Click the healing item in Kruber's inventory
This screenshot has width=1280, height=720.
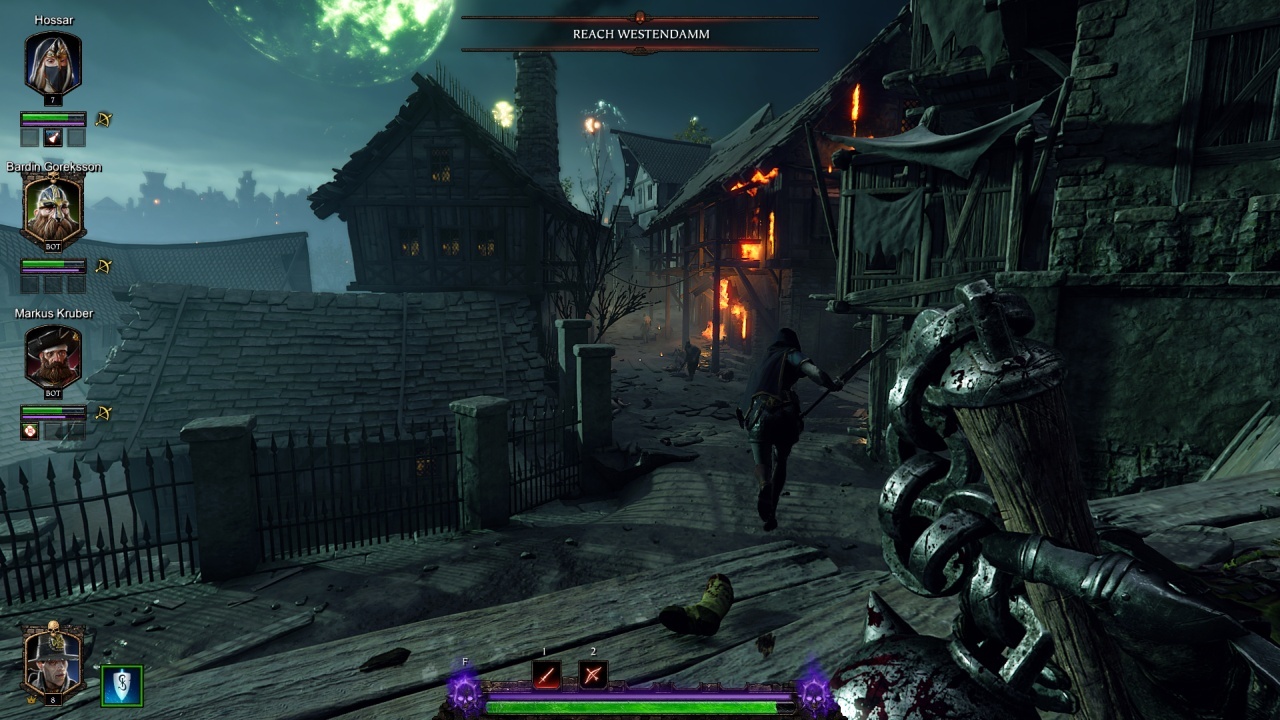(x=30, y=431)
